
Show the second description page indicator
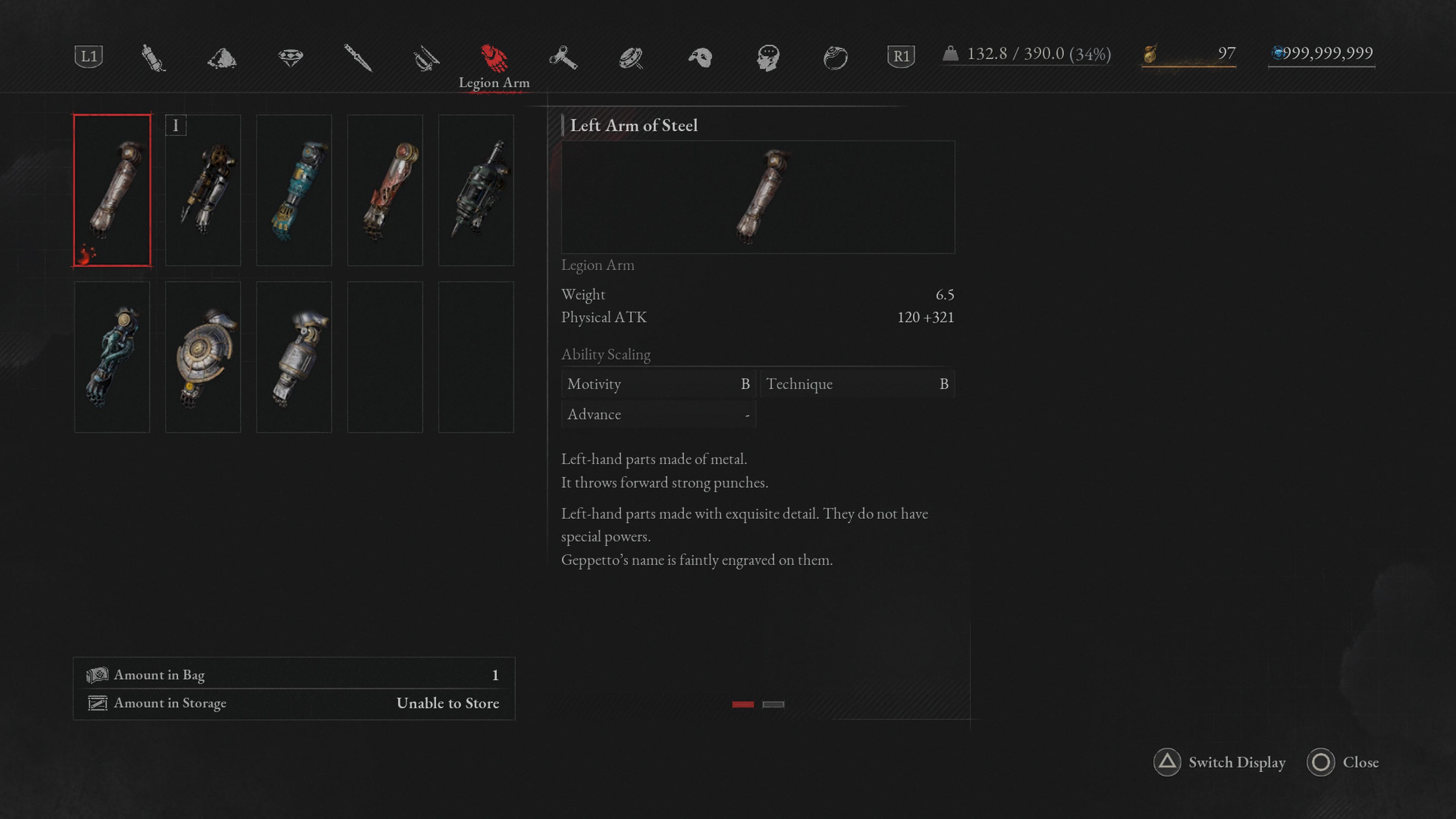pyautogui.click(x=773, y=704)
